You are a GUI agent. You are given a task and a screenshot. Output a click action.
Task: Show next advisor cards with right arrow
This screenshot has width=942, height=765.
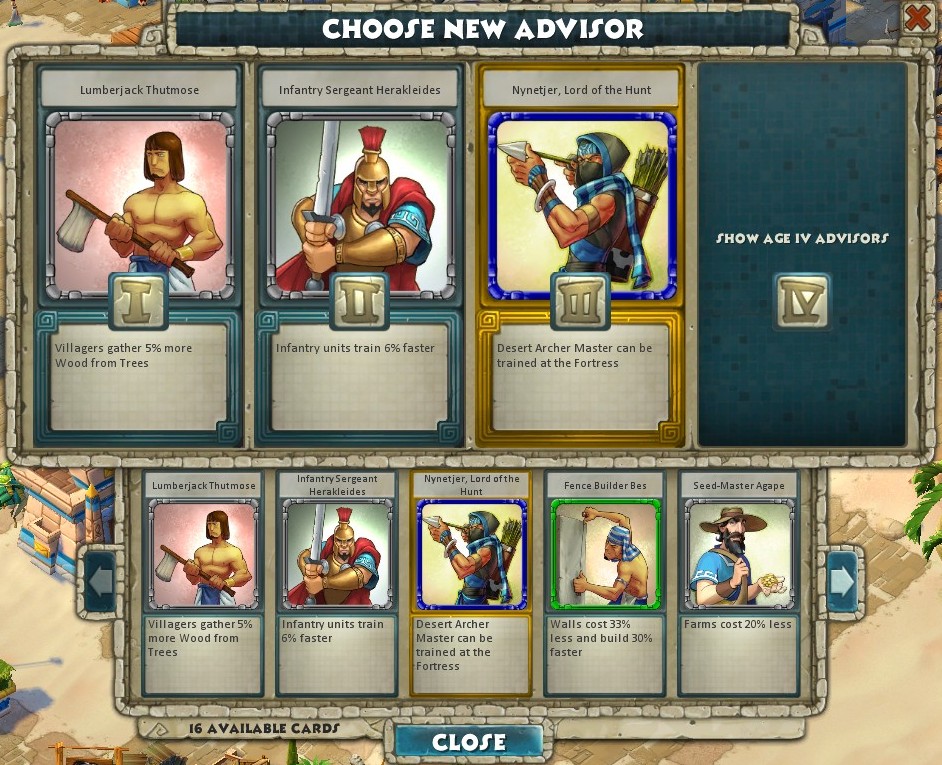point(842,580)
